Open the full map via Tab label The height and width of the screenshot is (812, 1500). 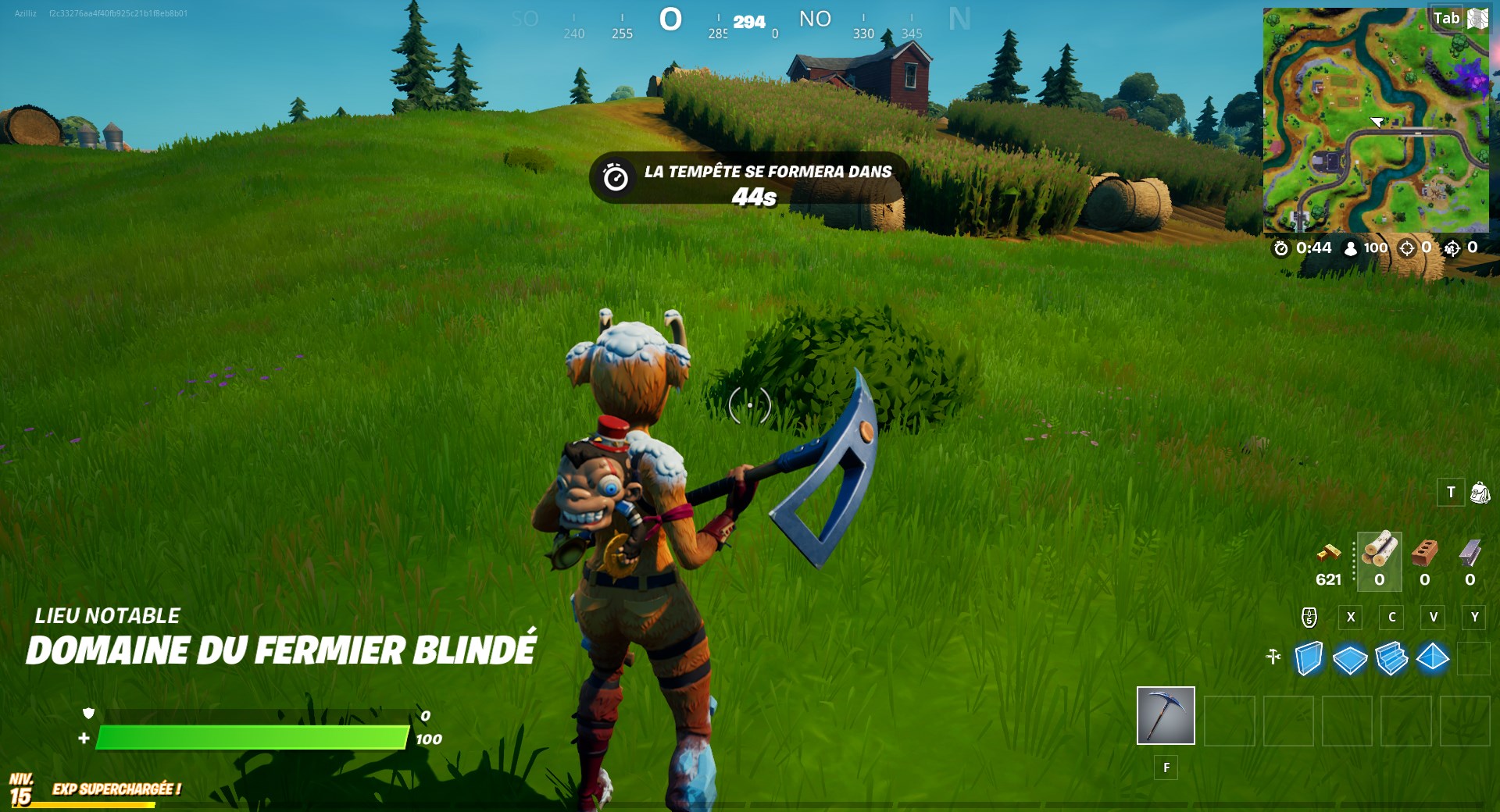(x=1446, y=18)
